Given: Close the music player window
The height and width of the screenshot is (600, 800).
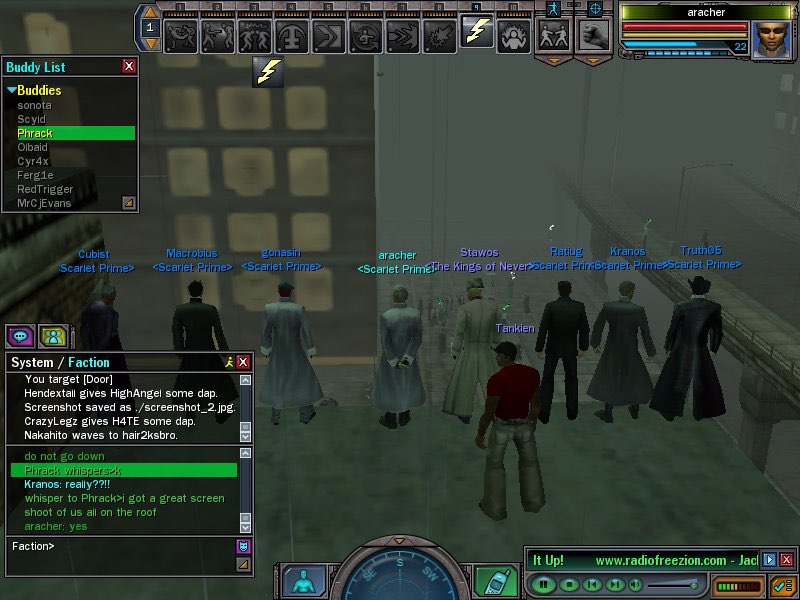Looking at the screenshot, I should coord(787,560).
